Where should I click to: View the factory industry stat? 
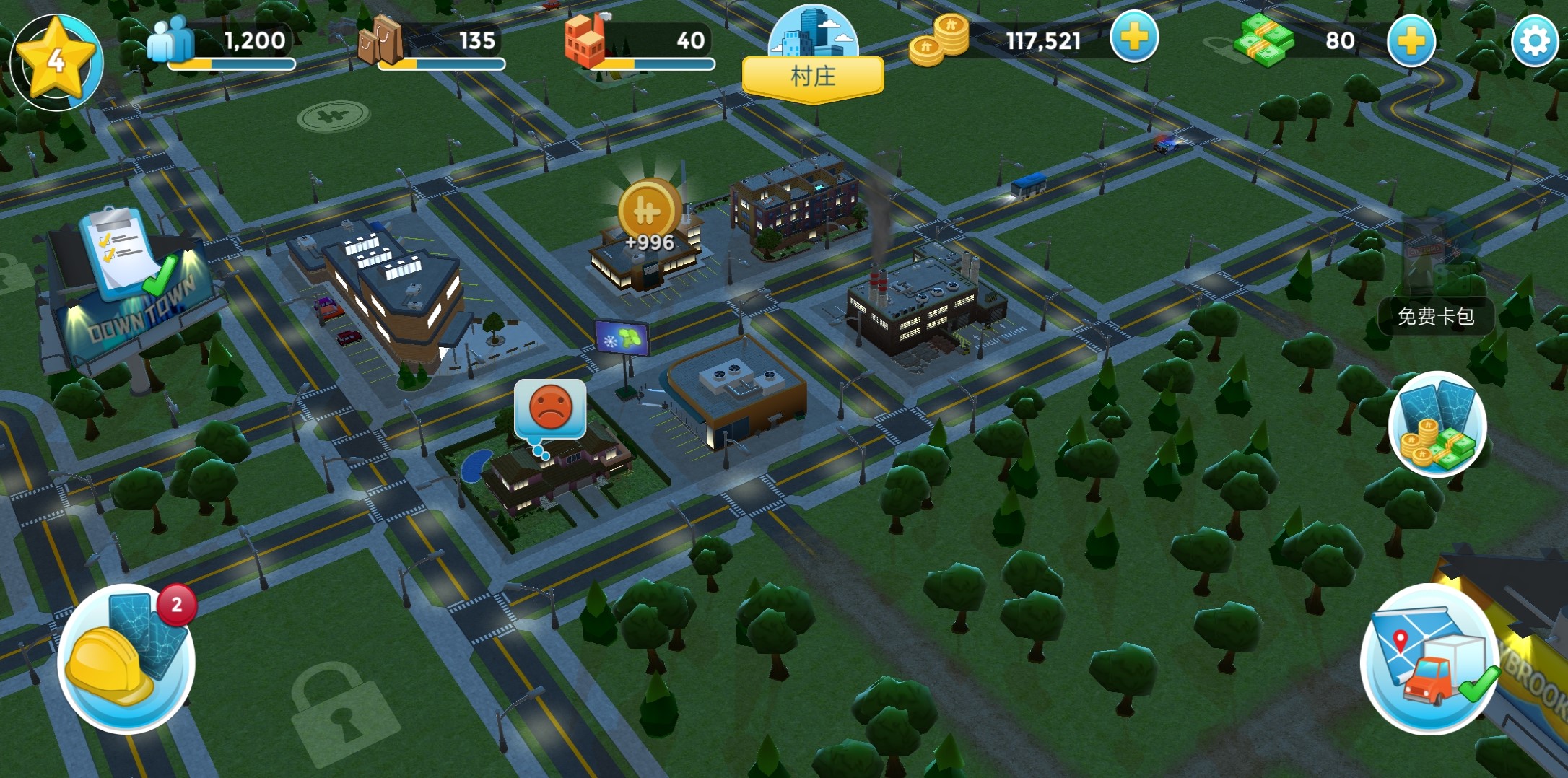[x=586, y=42]
